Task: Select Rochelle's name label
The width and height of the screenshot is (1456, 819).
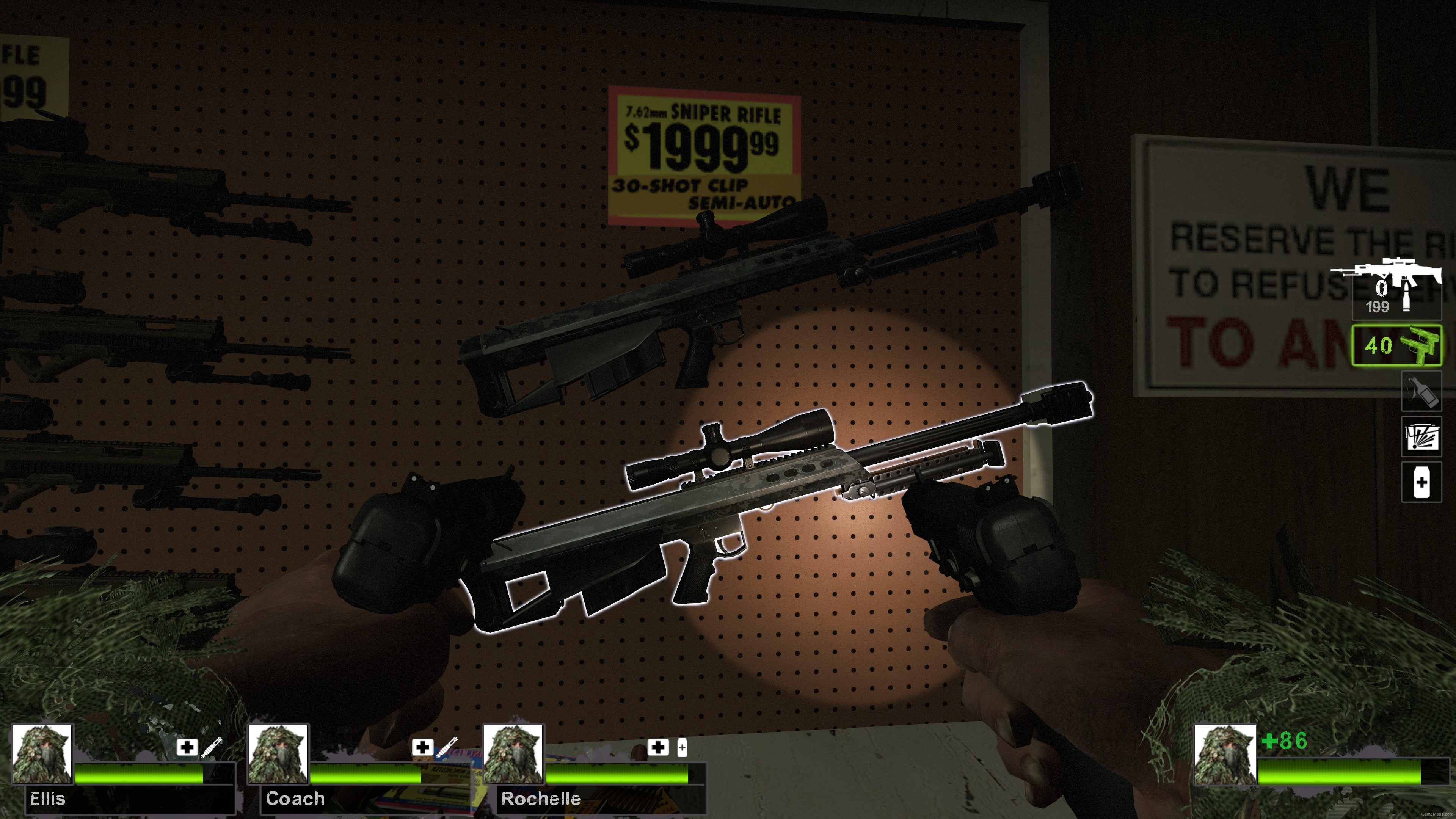Action: [x=540, y=799]
